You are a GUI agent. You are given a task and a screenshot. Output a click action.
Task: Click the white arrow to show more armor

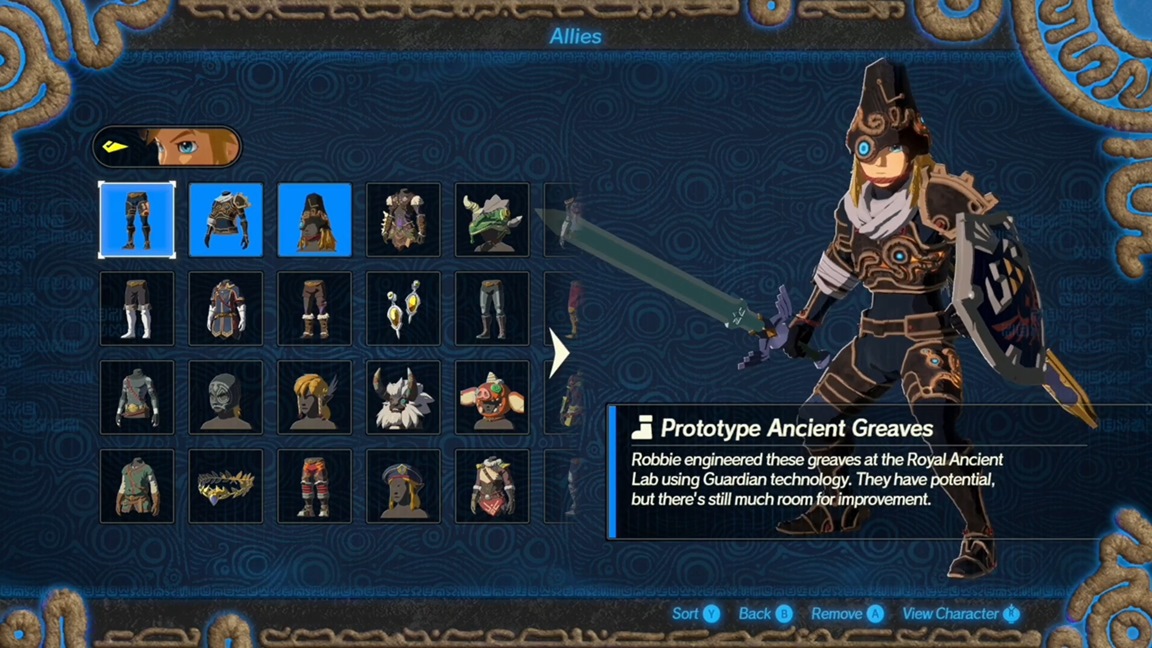click(x=560, y=353)
